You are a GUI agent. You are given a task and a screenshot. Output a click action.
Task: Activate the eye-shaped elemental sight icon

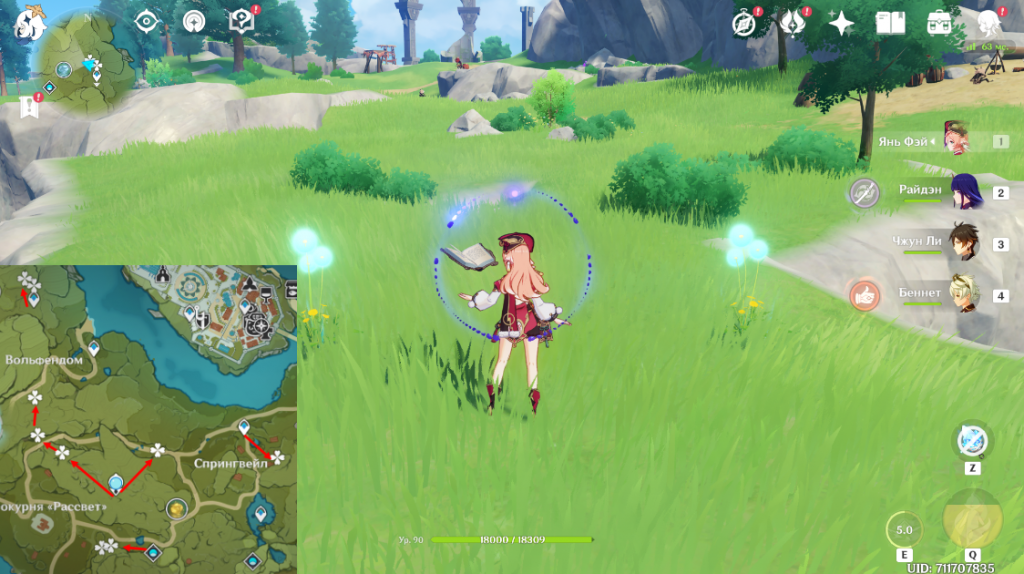click(x=147, y=21)
